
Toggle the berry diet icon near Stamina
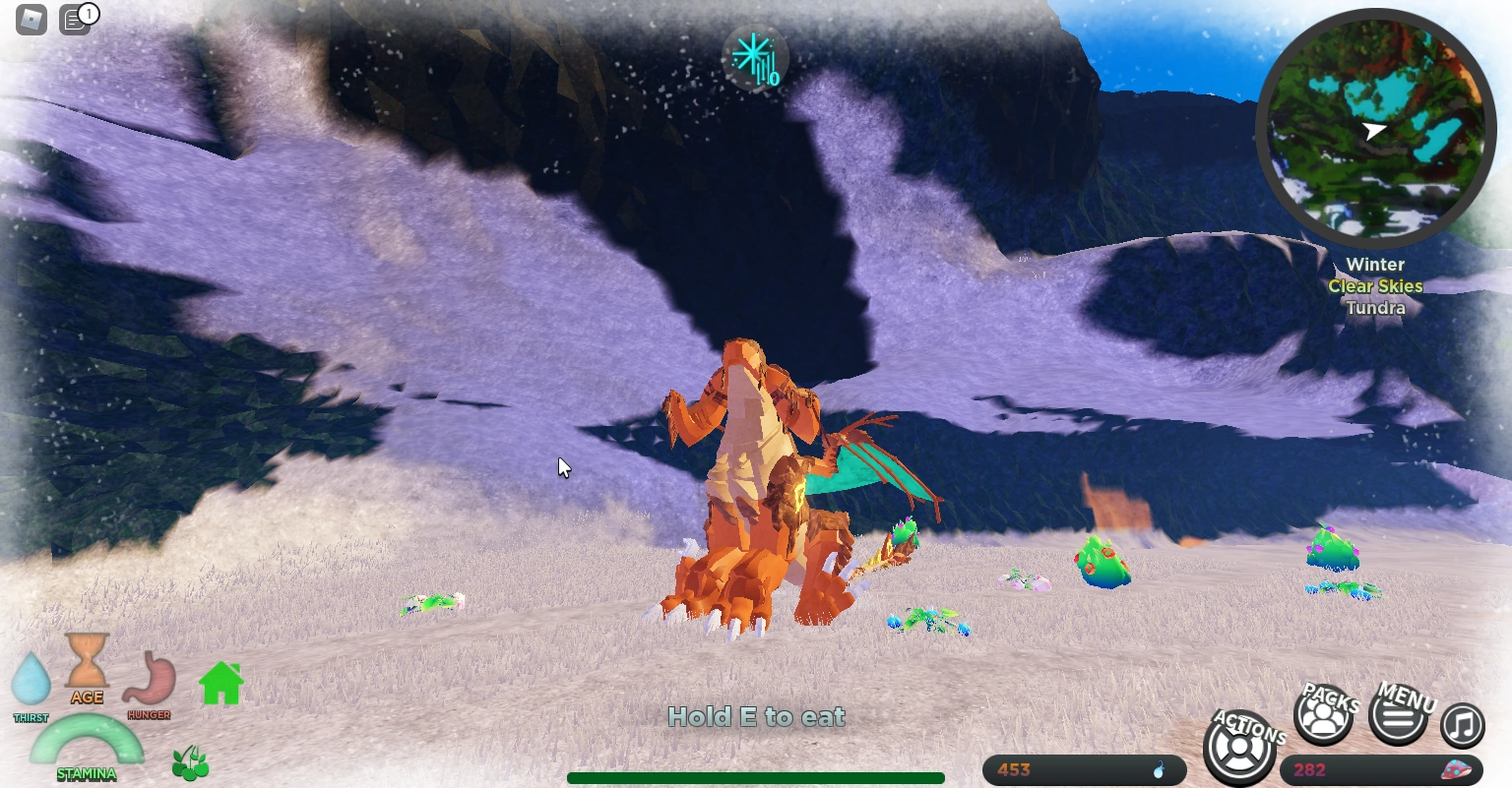tap(190, 762)
